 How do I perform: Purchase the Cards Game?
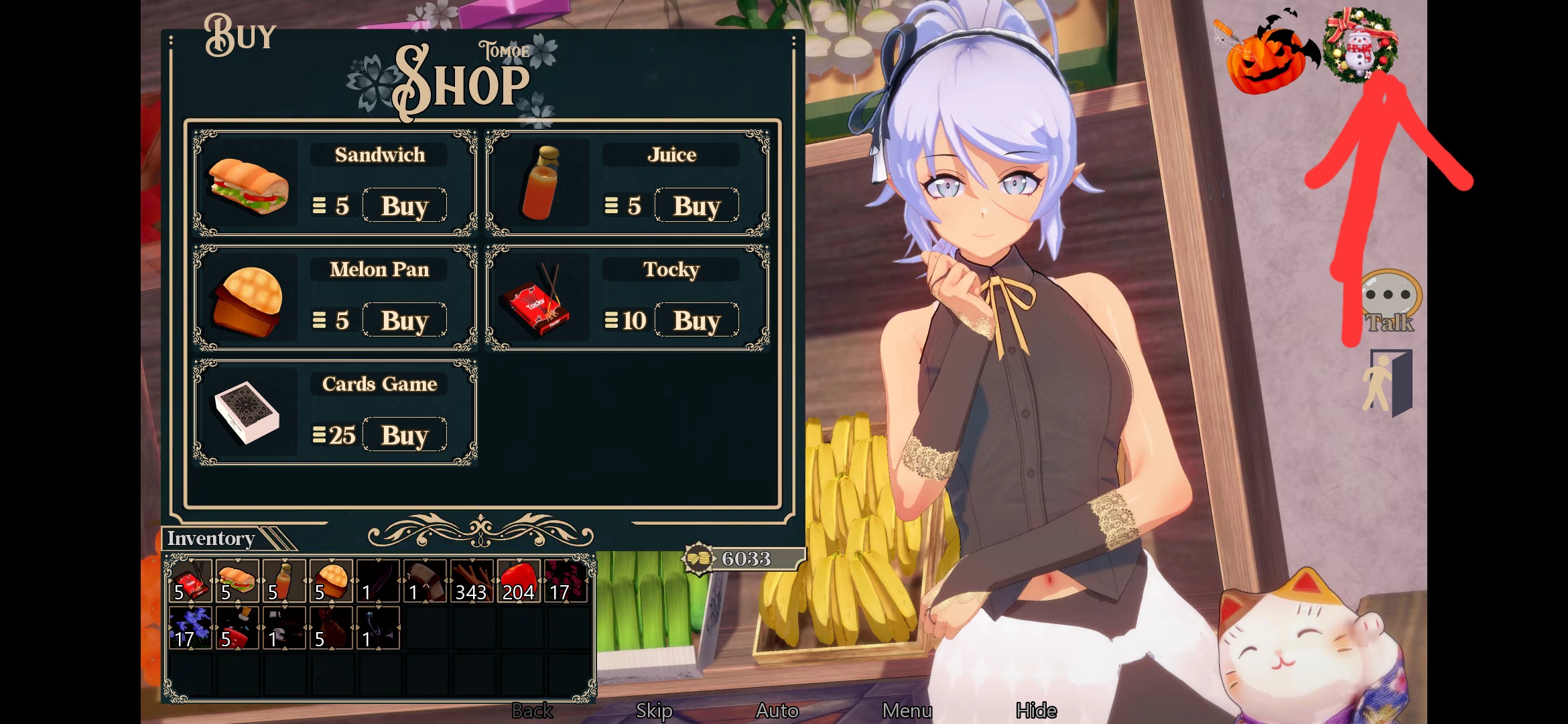(404, 435)
